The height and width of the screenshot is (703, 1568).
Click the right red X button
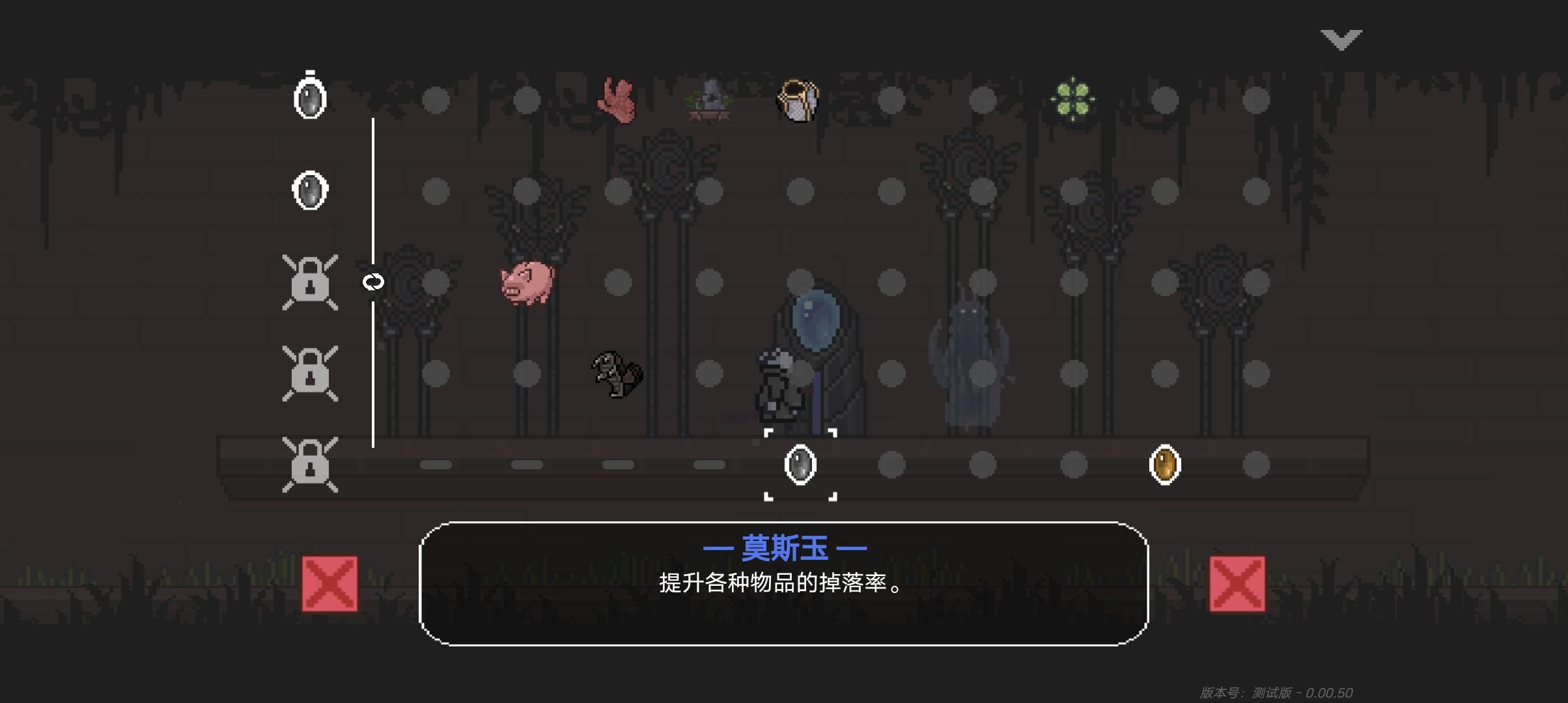tap(1237, 585)
